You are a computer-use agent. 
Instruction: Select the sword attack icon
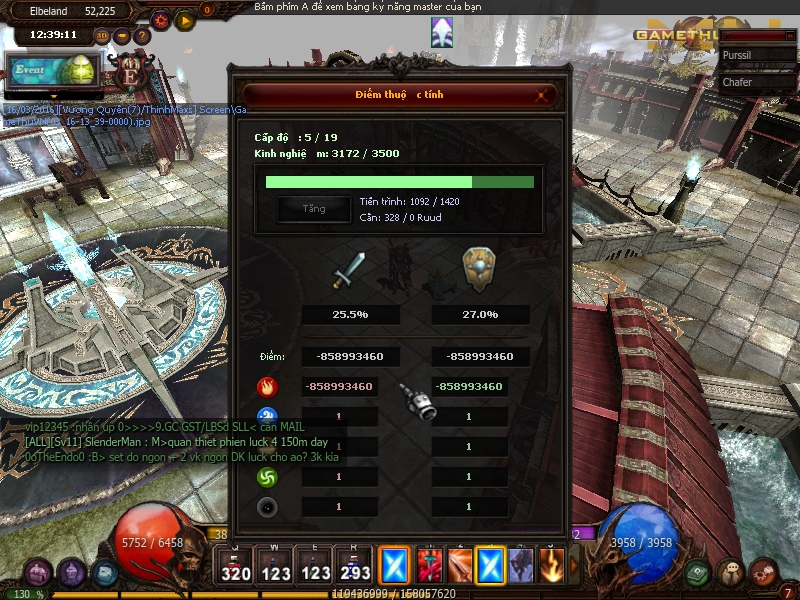coord(349,270)
